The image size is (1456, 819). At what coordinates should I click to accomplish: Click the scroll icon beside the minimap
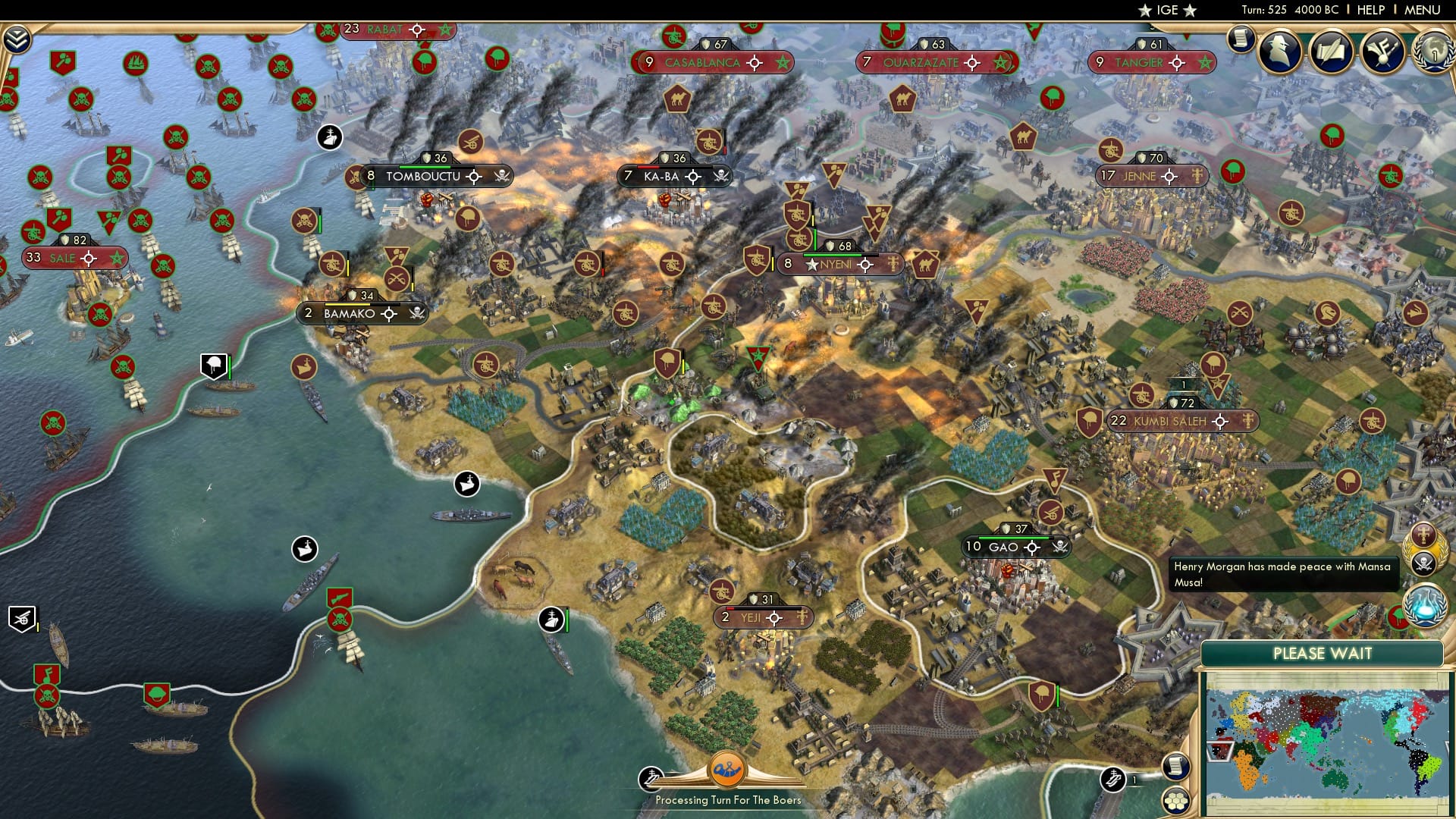coord(1175,767)
